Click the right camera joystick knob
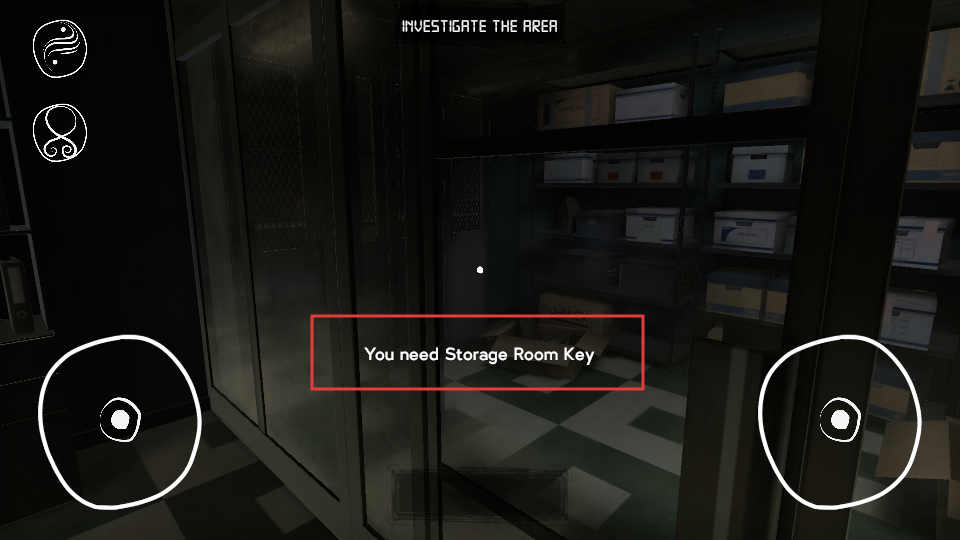 (x=838, y=420)
